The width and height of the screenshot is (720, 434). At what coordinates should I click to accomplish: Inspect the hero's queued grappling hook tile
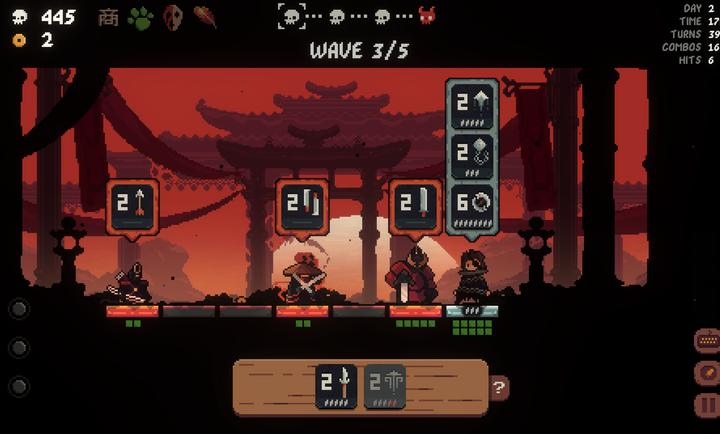pyautogui.click(x=472, y=153)
